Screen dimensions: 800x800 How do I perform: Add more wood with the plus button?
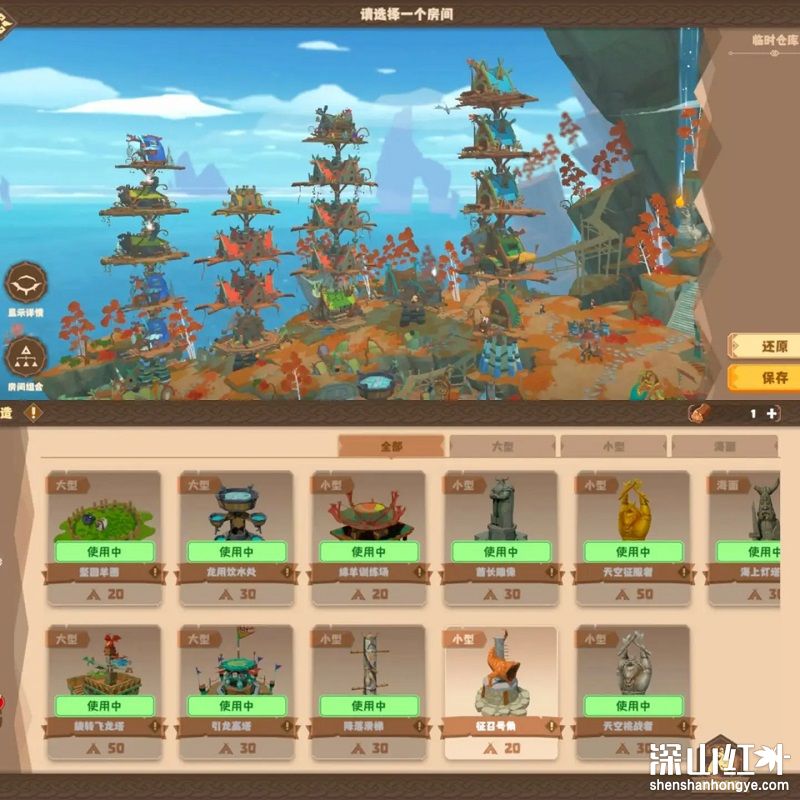772,413
